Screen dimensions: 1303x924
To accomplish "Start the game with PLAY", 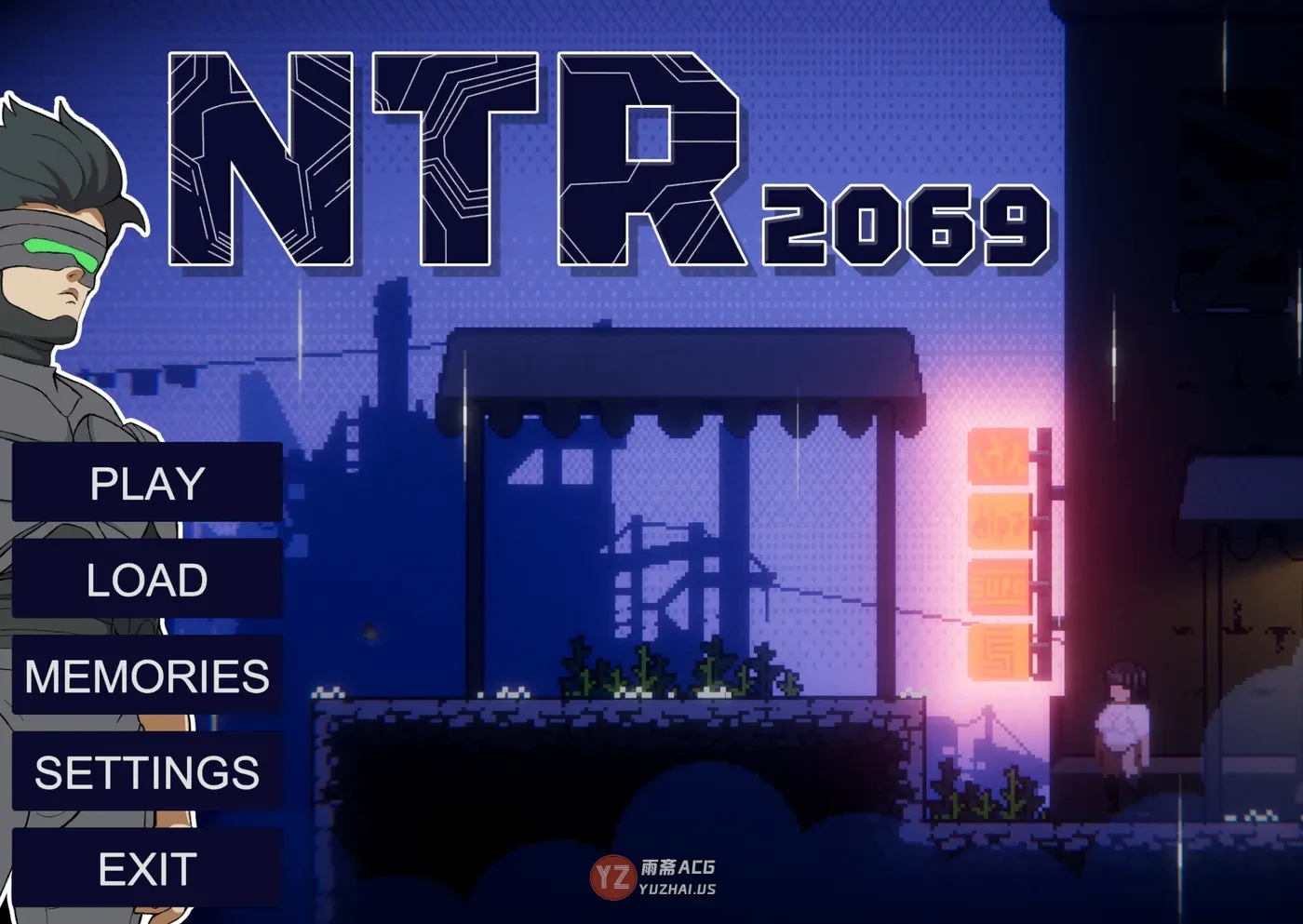I will (147, 483).
